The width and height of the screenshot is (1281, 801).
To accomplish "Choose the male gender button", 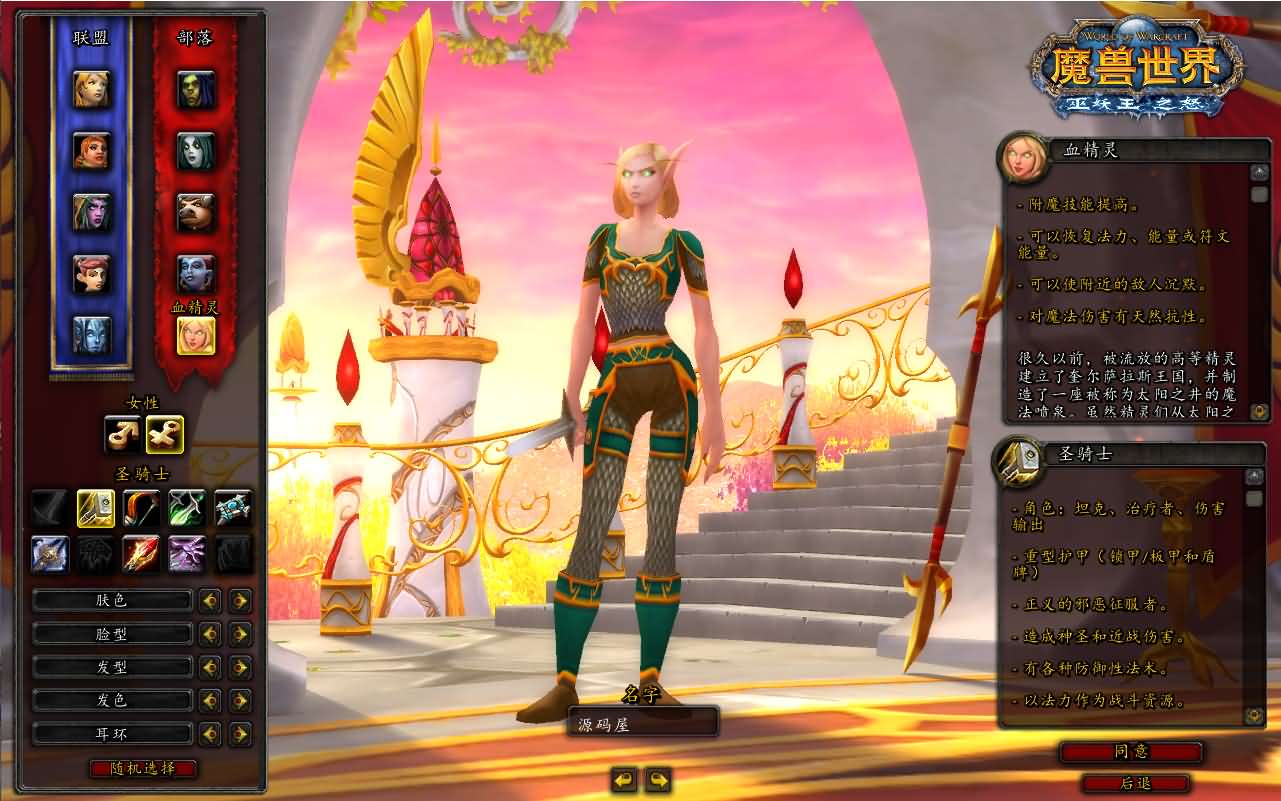I will 122,434.
